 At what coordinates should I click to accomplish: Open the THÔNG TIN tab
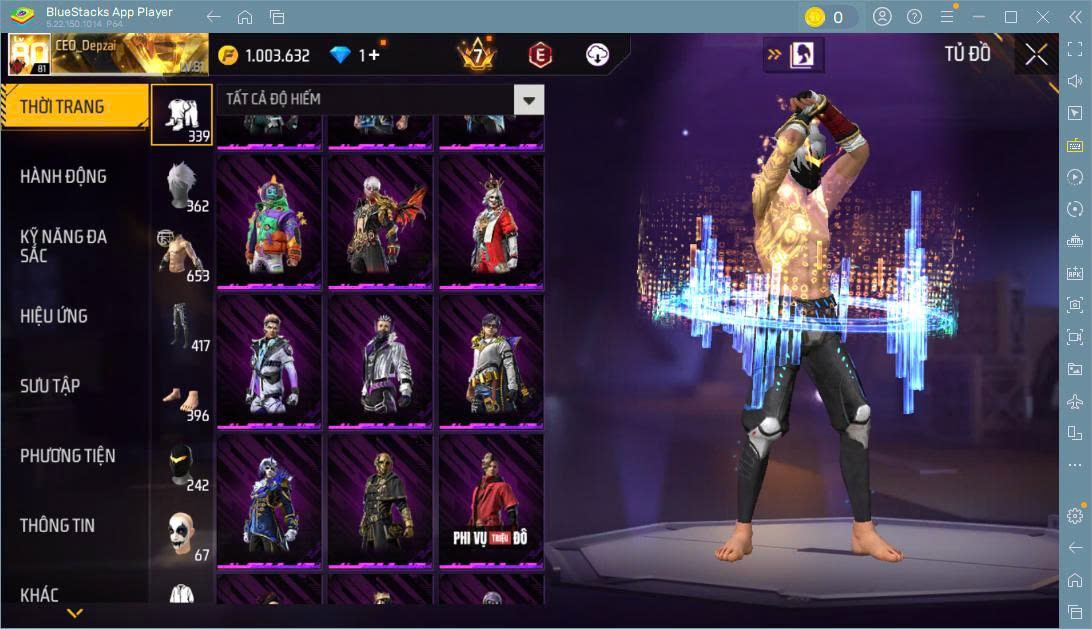tap(59, 526)
